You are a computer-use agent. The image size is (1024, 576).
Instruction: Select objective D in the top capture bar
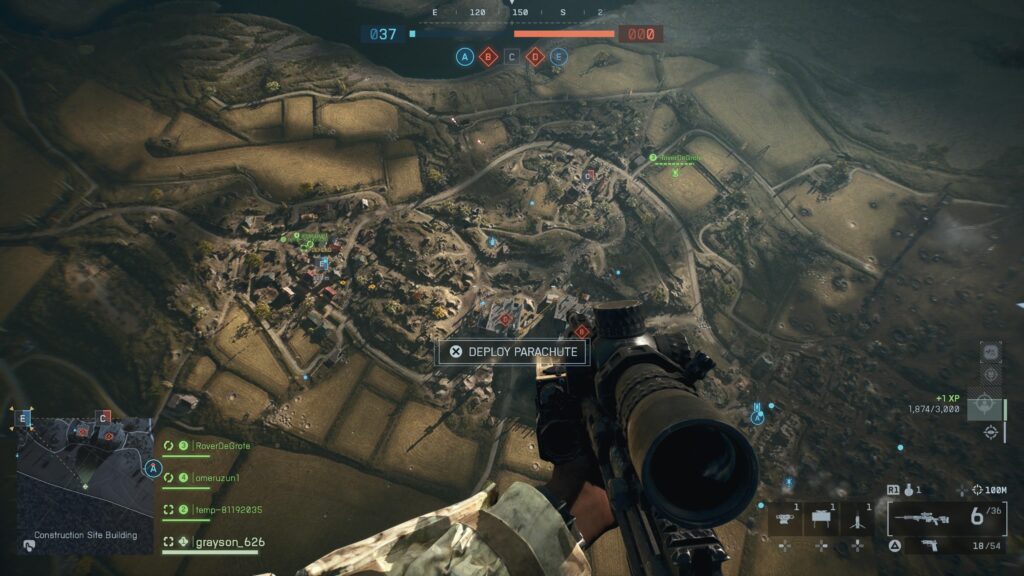pos(535,57)
